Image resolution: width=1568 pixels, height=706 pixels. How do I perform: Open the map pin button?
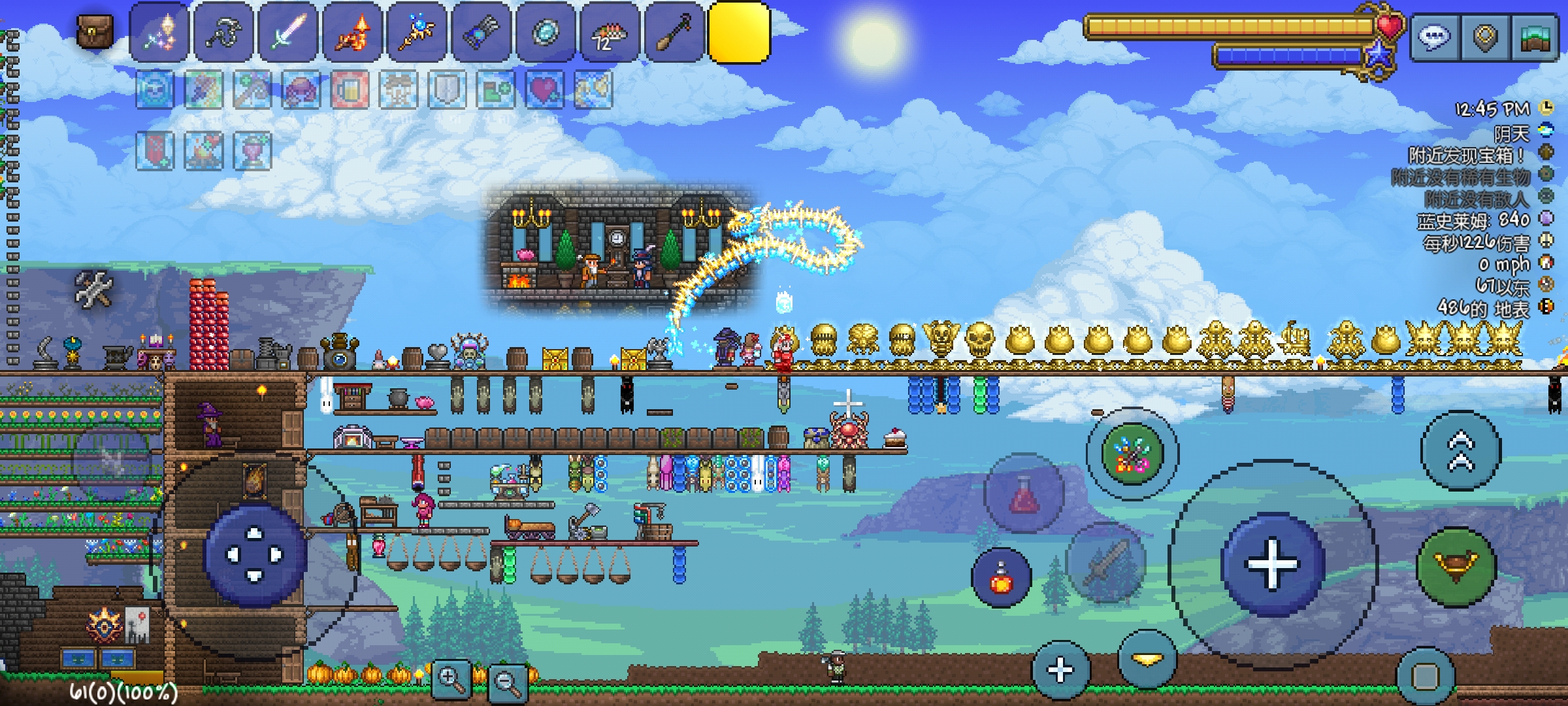pos(1485,38)
